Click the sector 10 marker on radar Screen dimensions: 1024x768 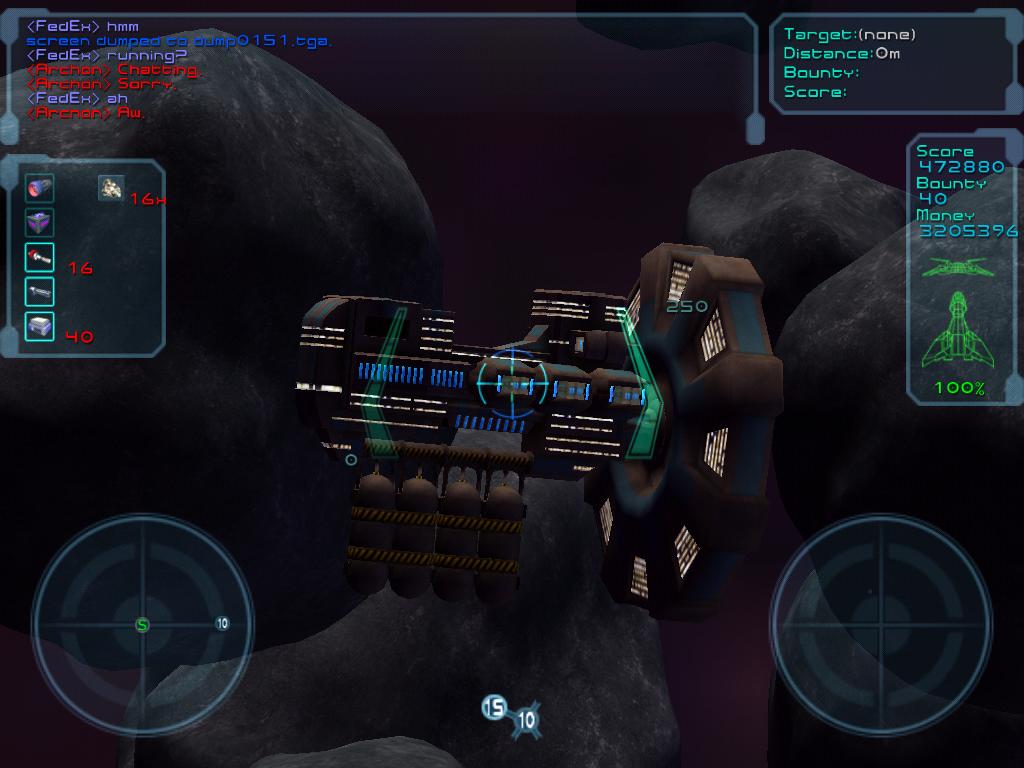(x=222, y=623)
